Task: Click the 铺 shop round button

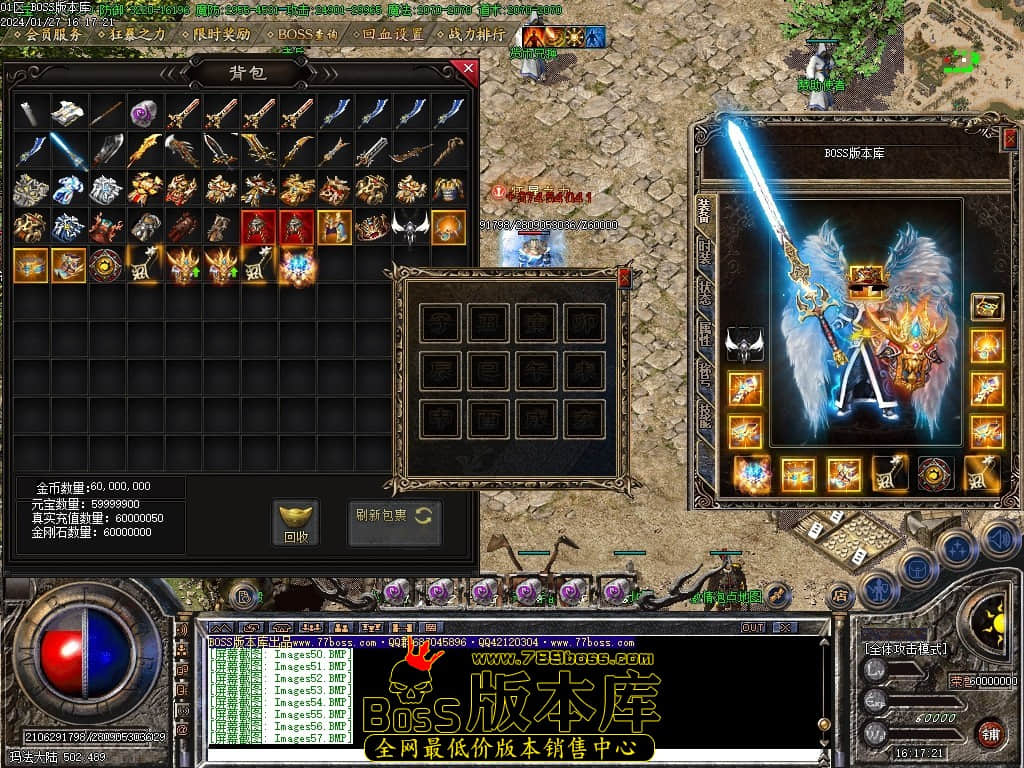Action: (990, 733)
